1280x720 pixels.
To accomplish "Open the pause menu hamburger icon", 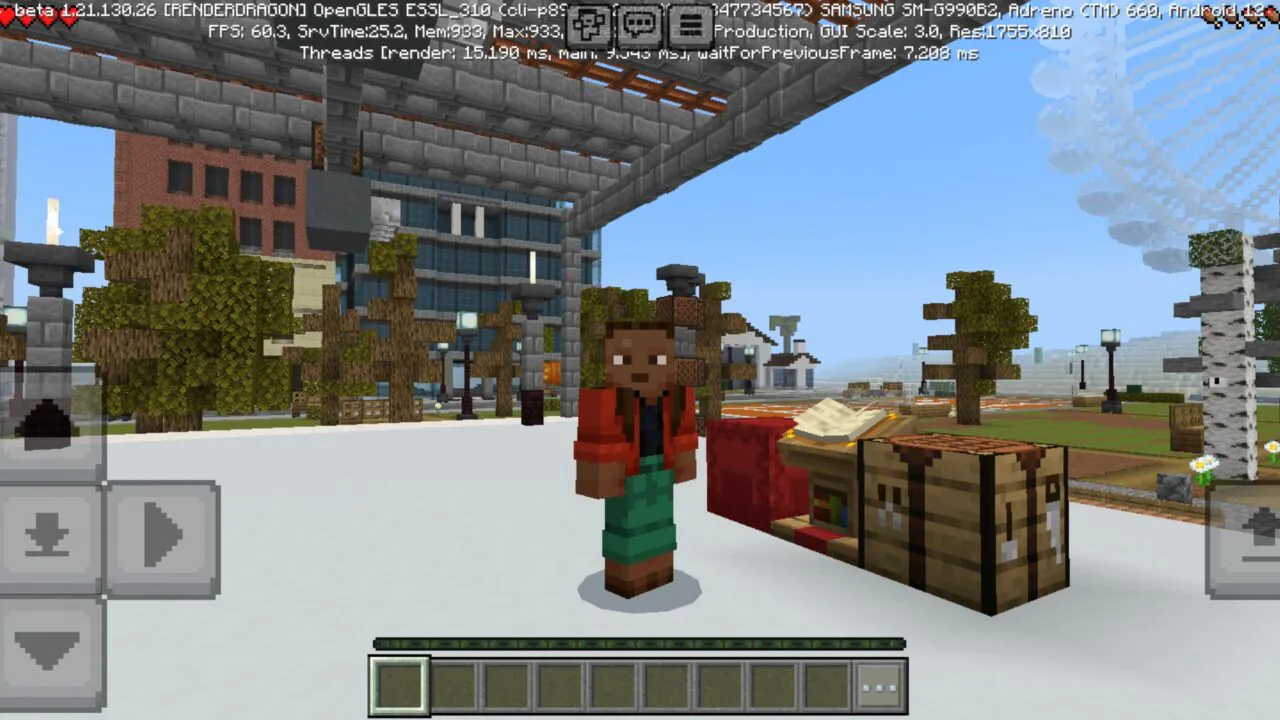I will coord(688,22).
